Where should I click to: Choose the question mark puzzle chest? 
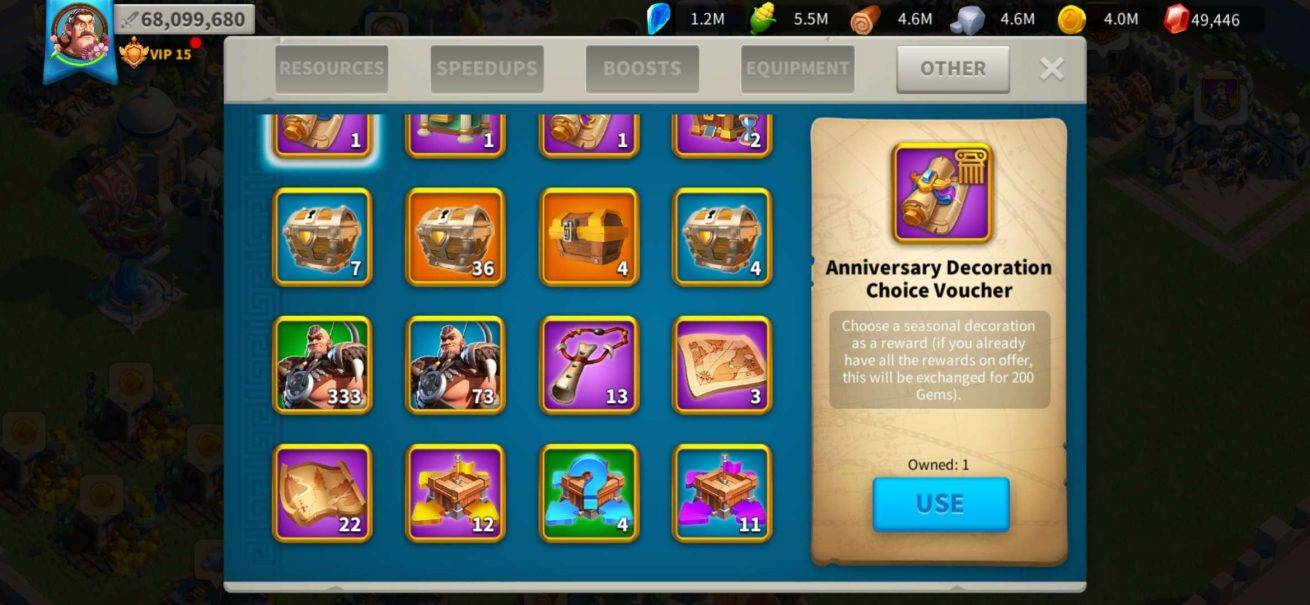coord(589,493)
